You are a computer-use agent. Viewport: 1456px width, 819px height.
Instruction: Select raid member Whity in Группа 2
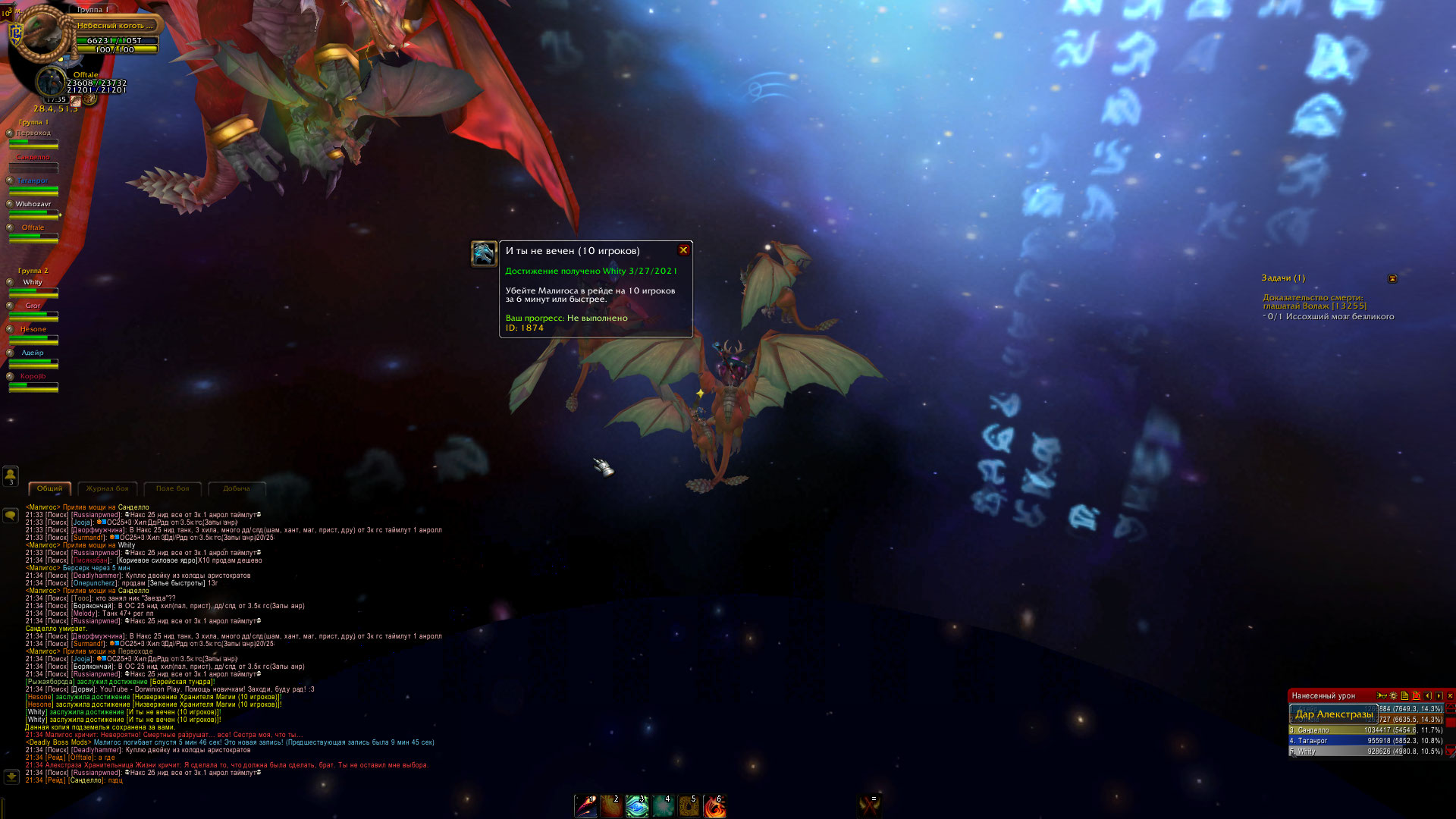pyautogui.click(x=33, y=287)
